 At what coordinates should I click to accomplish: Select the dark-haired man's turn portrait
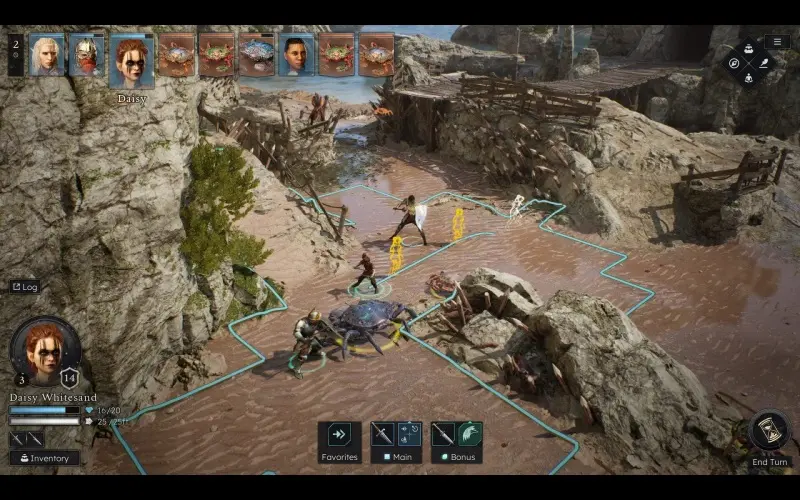[x=296, y=55]
